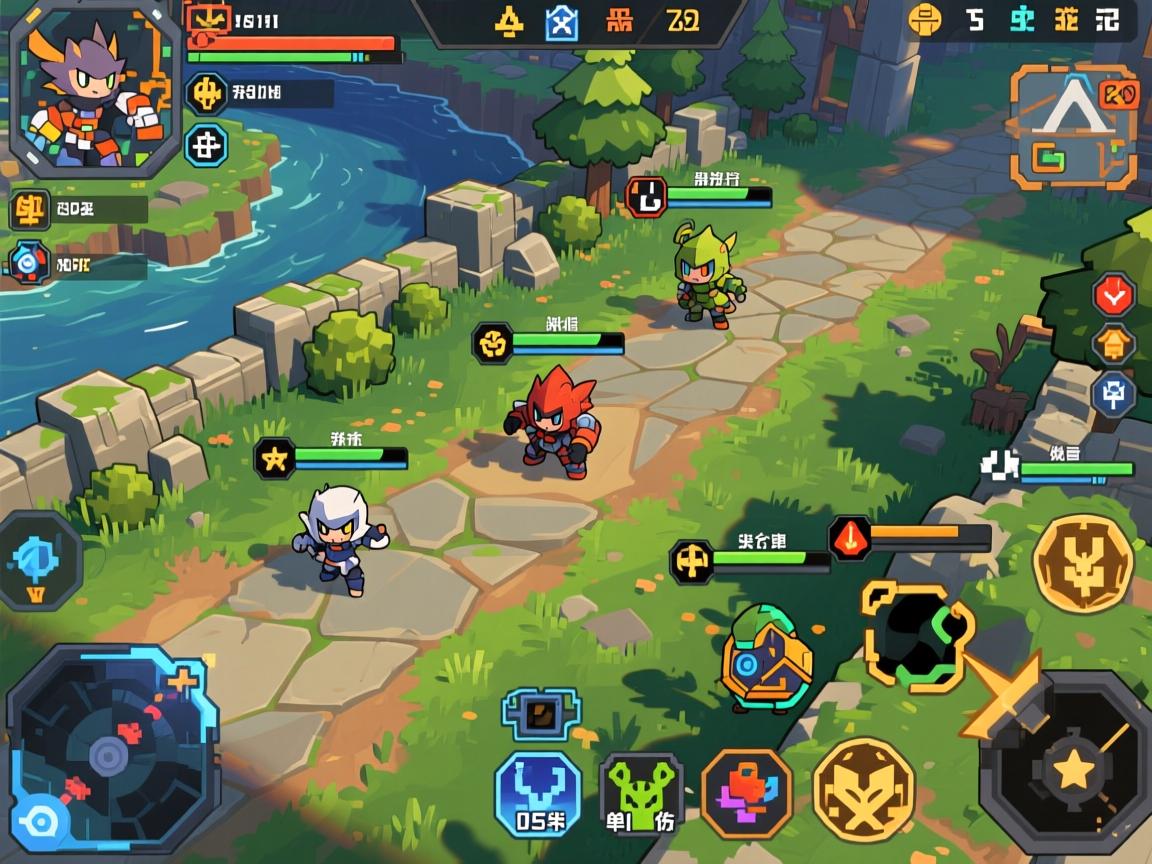
Task: Select the black orb skill with orange frame
Action: (916, 635)
